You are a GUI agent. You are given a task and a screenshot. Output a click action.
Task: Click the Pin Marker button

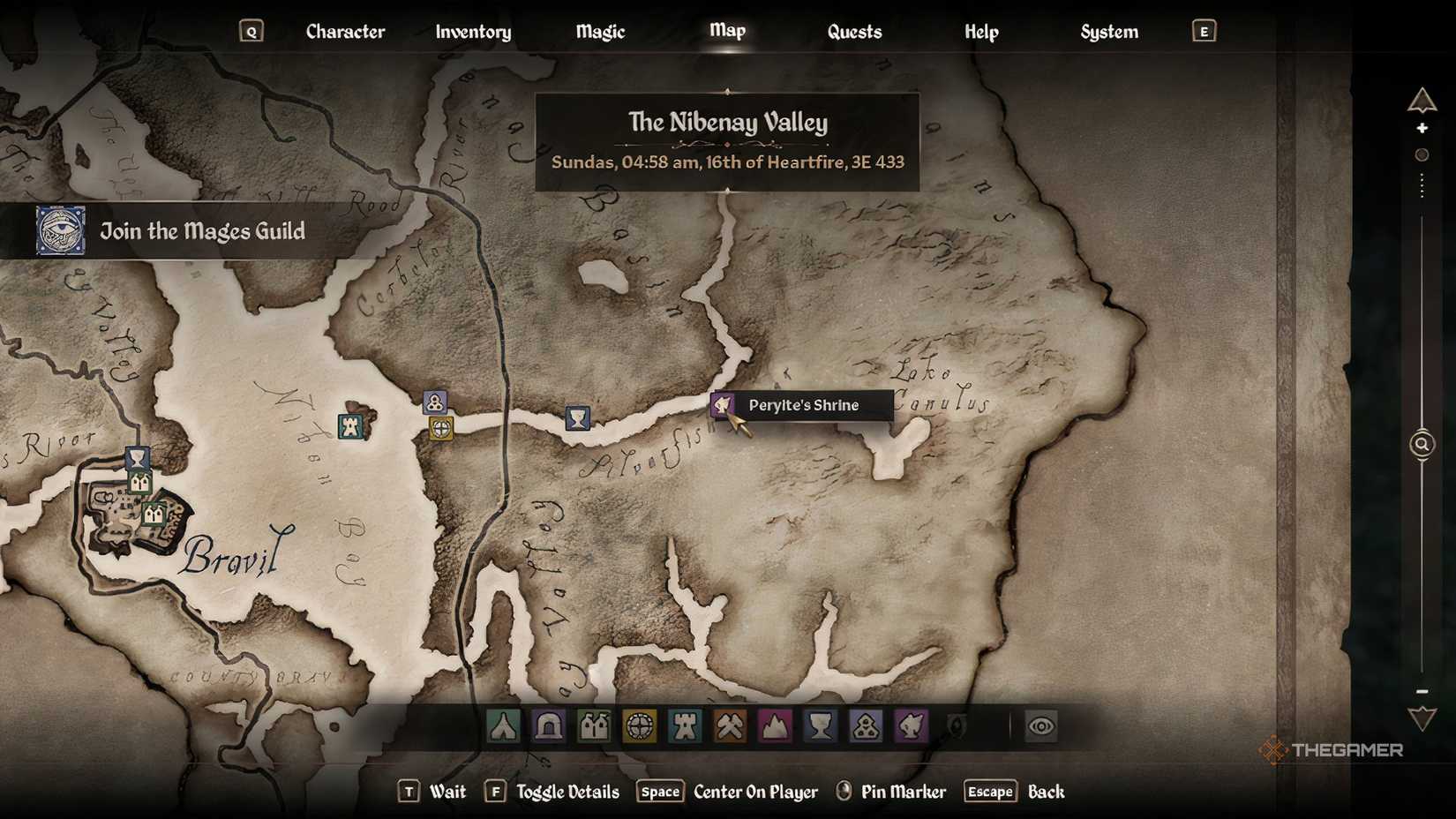904,792
